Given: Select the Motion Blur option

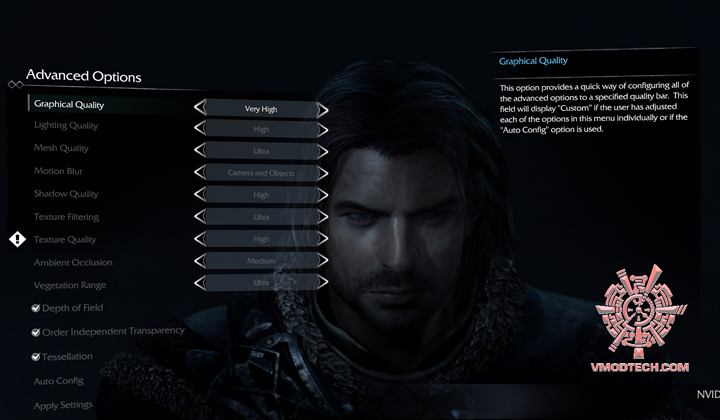Looking at the screenshot, I should click(x=59, y=171).
